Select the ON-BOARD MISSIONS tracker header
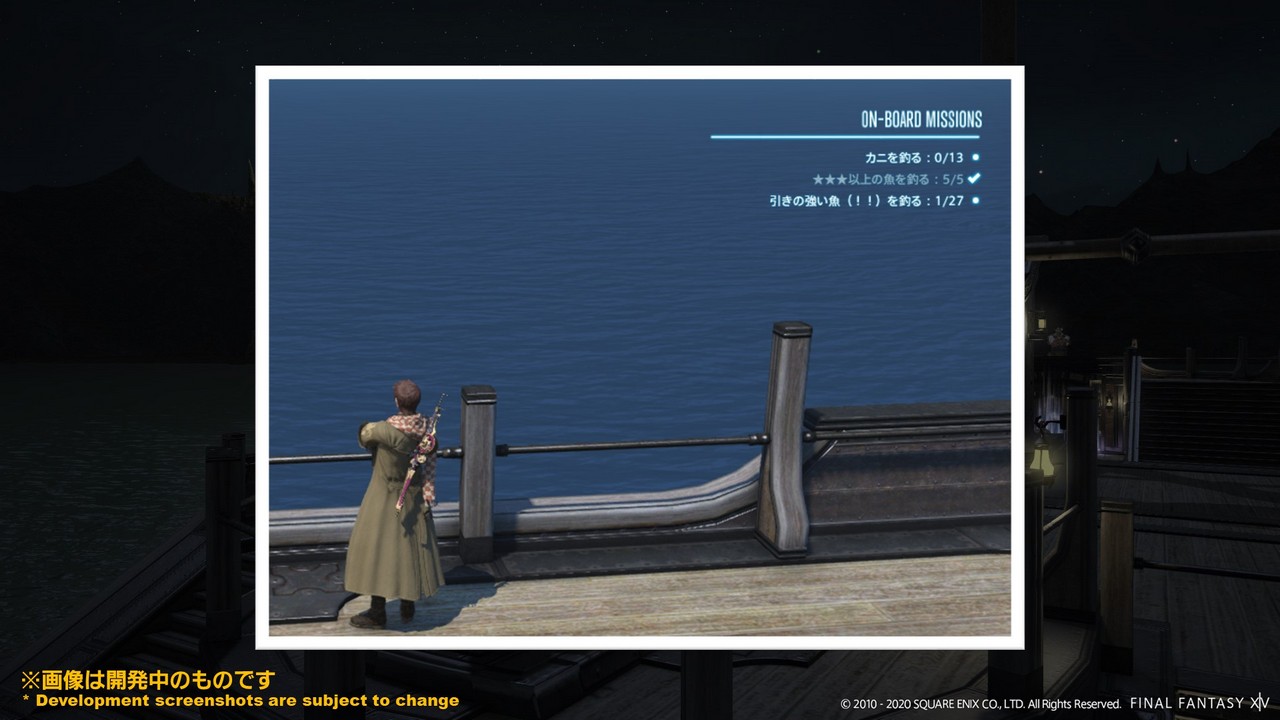Viewport: 1280px width, 720px height. [921, 120]
